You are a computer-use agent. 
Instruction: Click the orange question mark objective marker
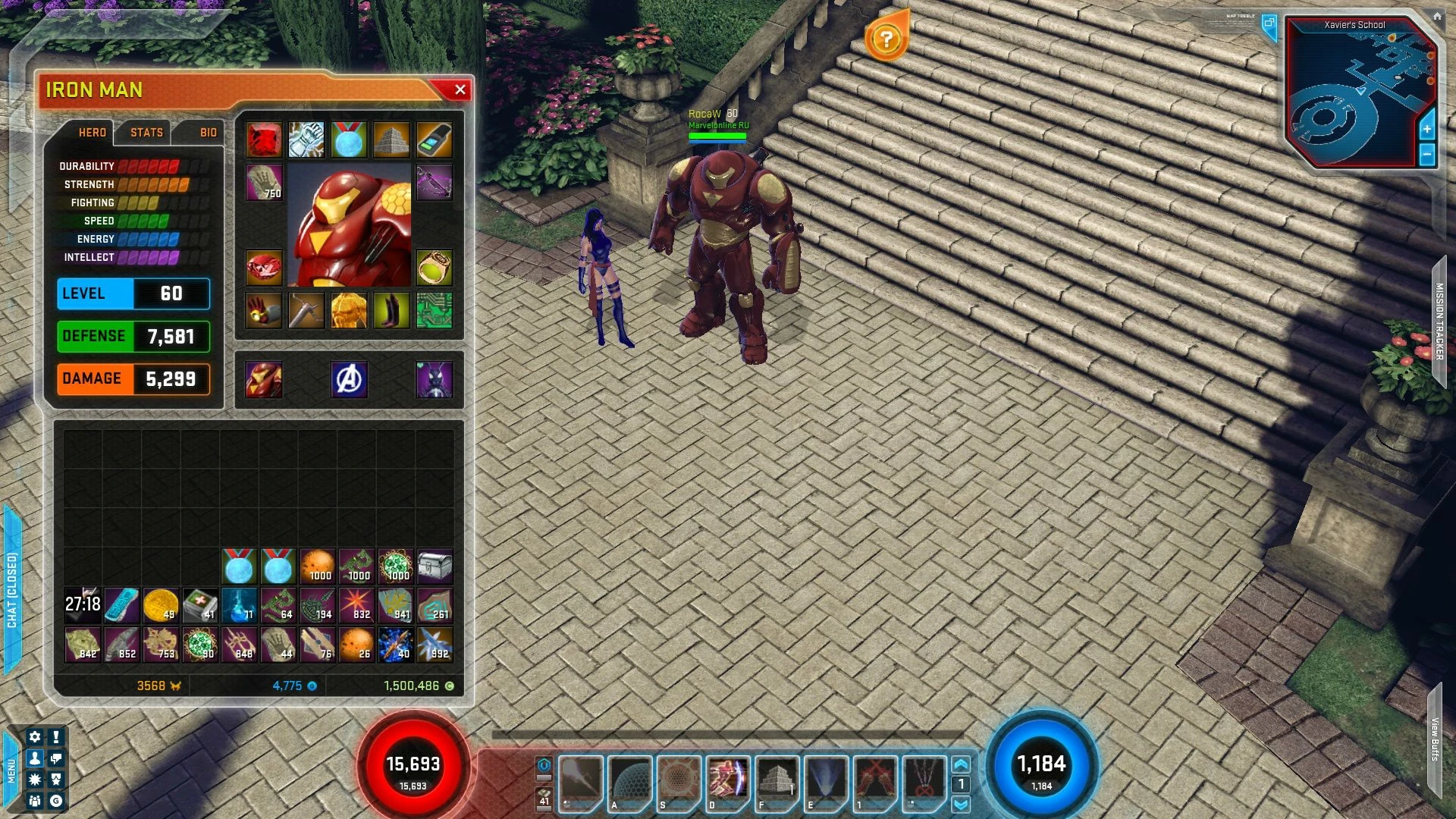pos(886,39)
